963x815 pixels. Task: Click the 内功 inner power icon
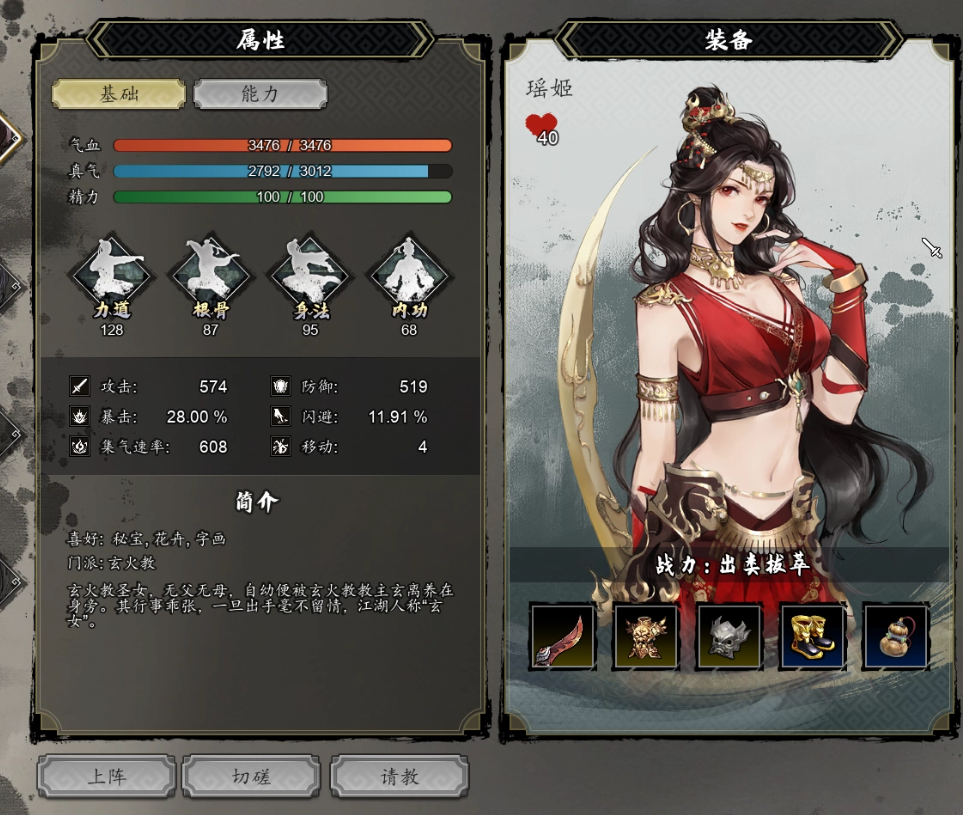(x=408, y=274)
